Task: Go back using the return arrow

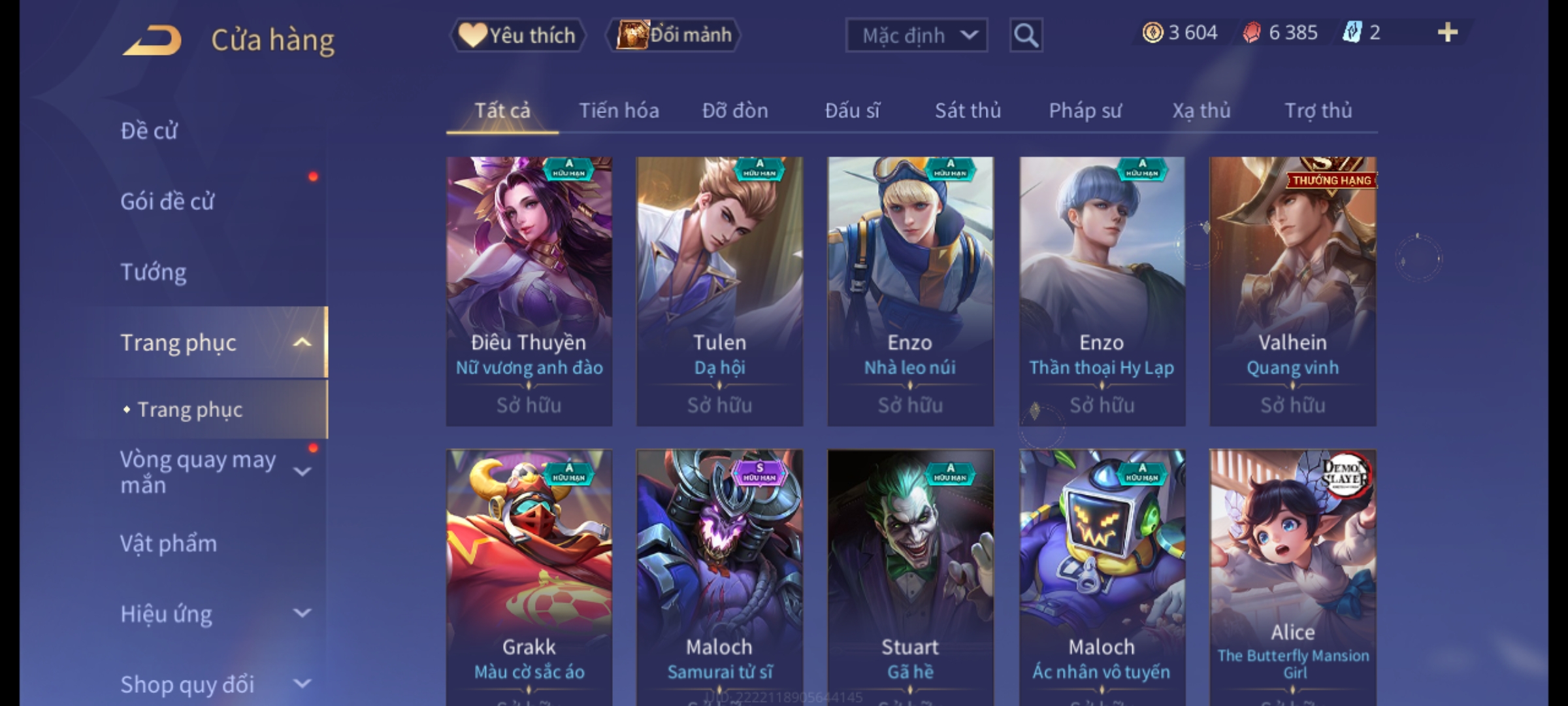Action: pyautogui.click(x=152, y=41)
